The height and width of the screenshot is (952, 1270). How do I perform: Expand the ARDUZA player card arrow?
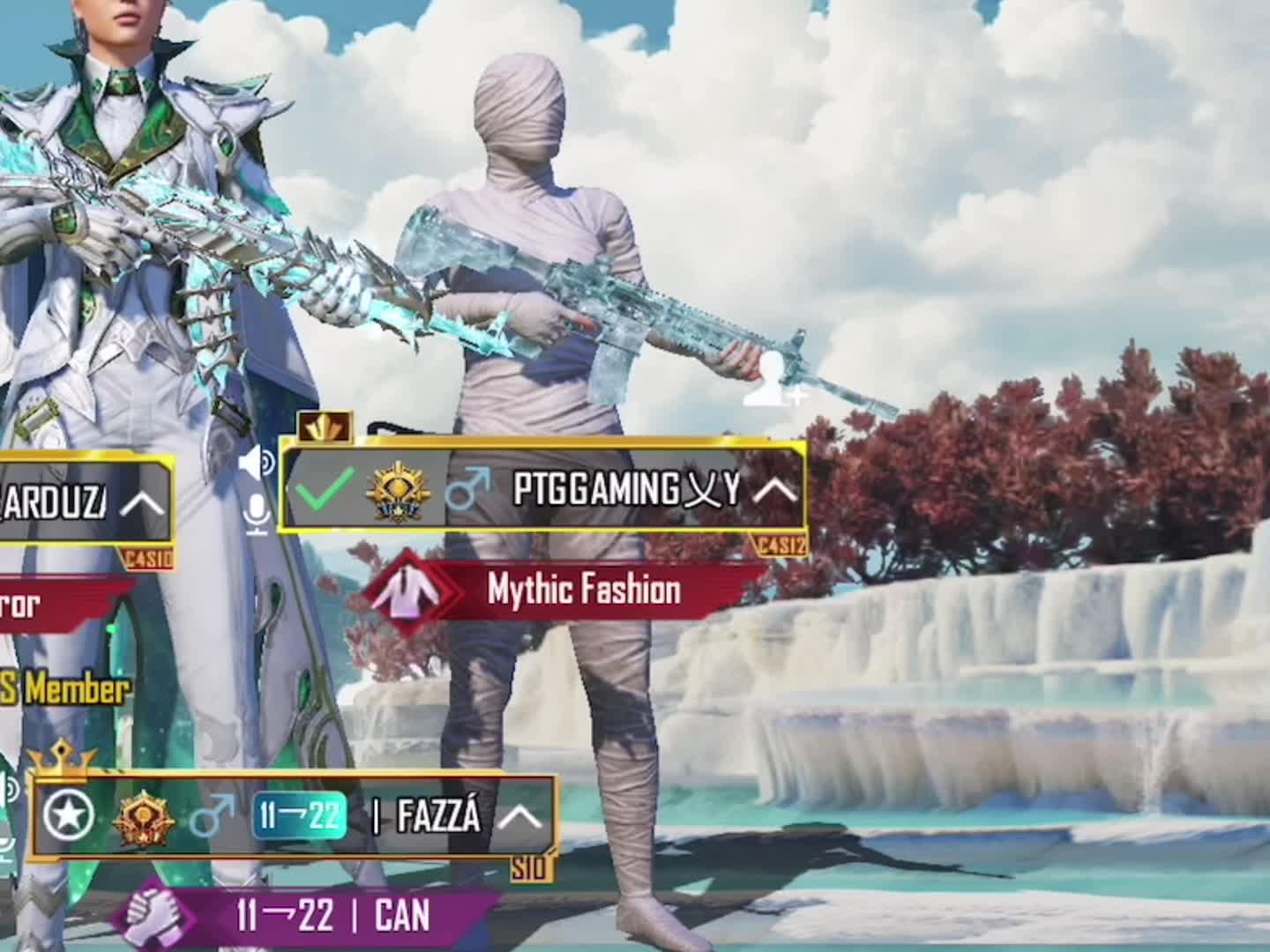point(142,503)
